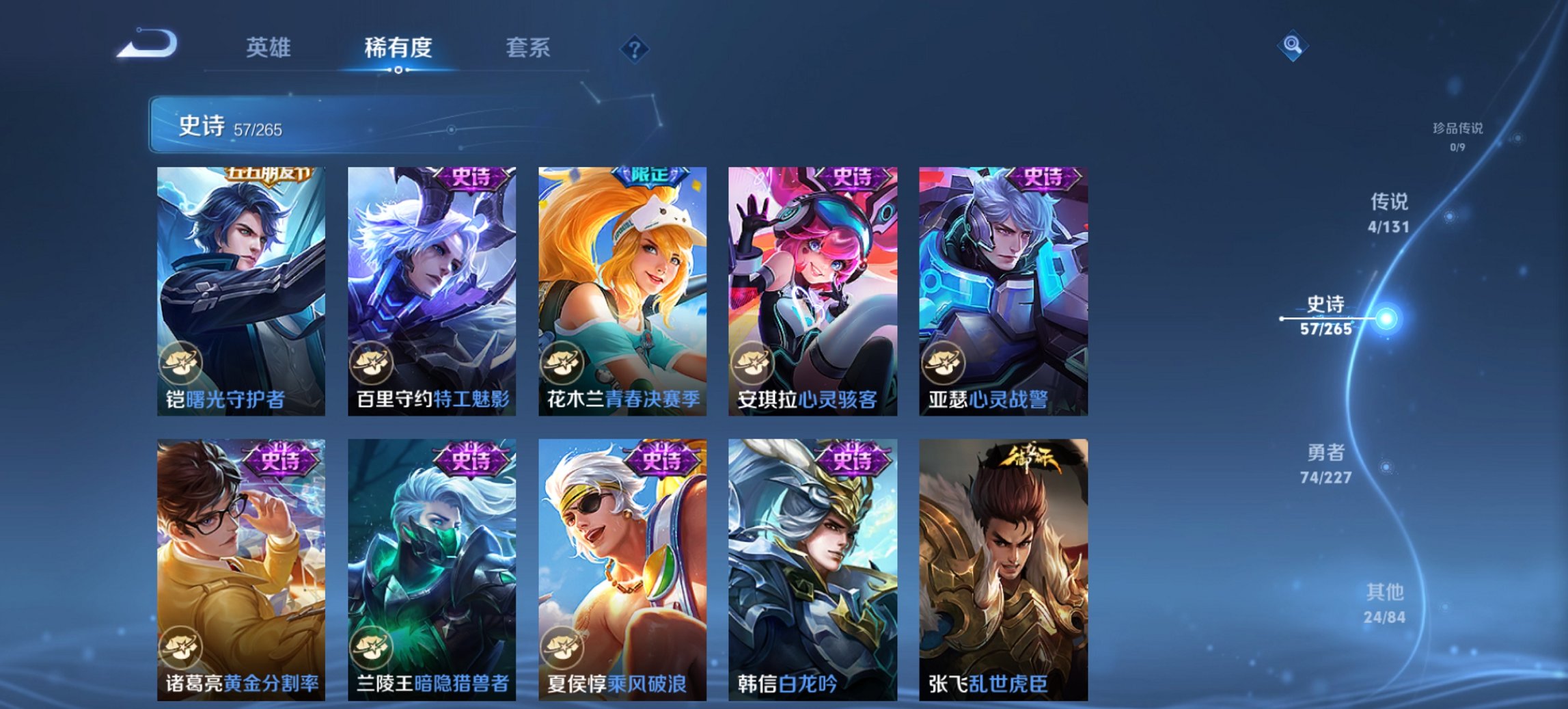1568x709 pixels.
Task: Open the help question mark icon
Action: click(635, 48)
